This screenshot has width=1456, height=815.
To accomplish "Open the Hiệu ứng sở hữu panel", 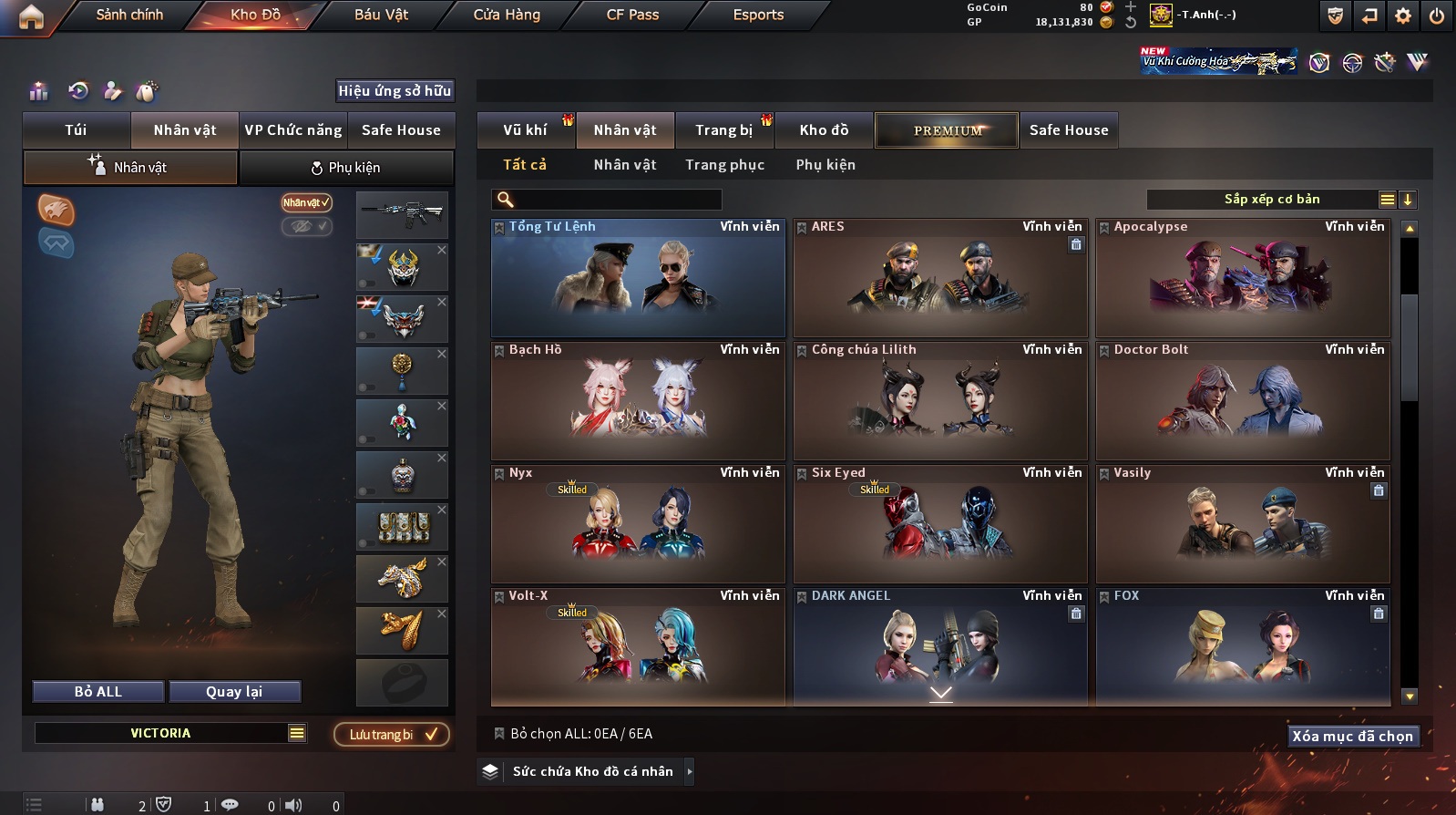I will point(395,91).
